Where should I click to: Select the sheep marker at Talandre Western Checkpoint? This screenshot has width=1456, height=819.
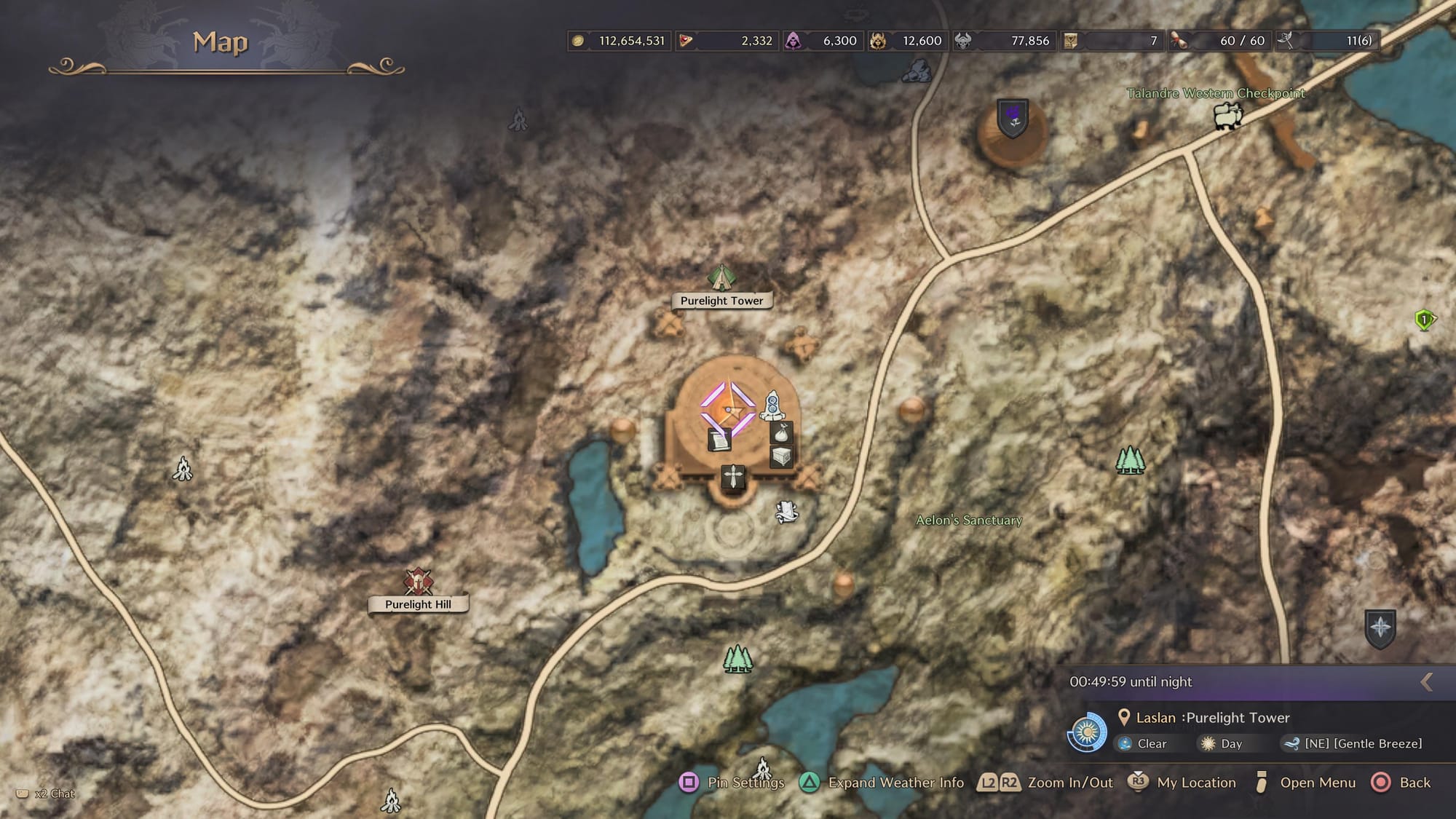point(1227,116)
